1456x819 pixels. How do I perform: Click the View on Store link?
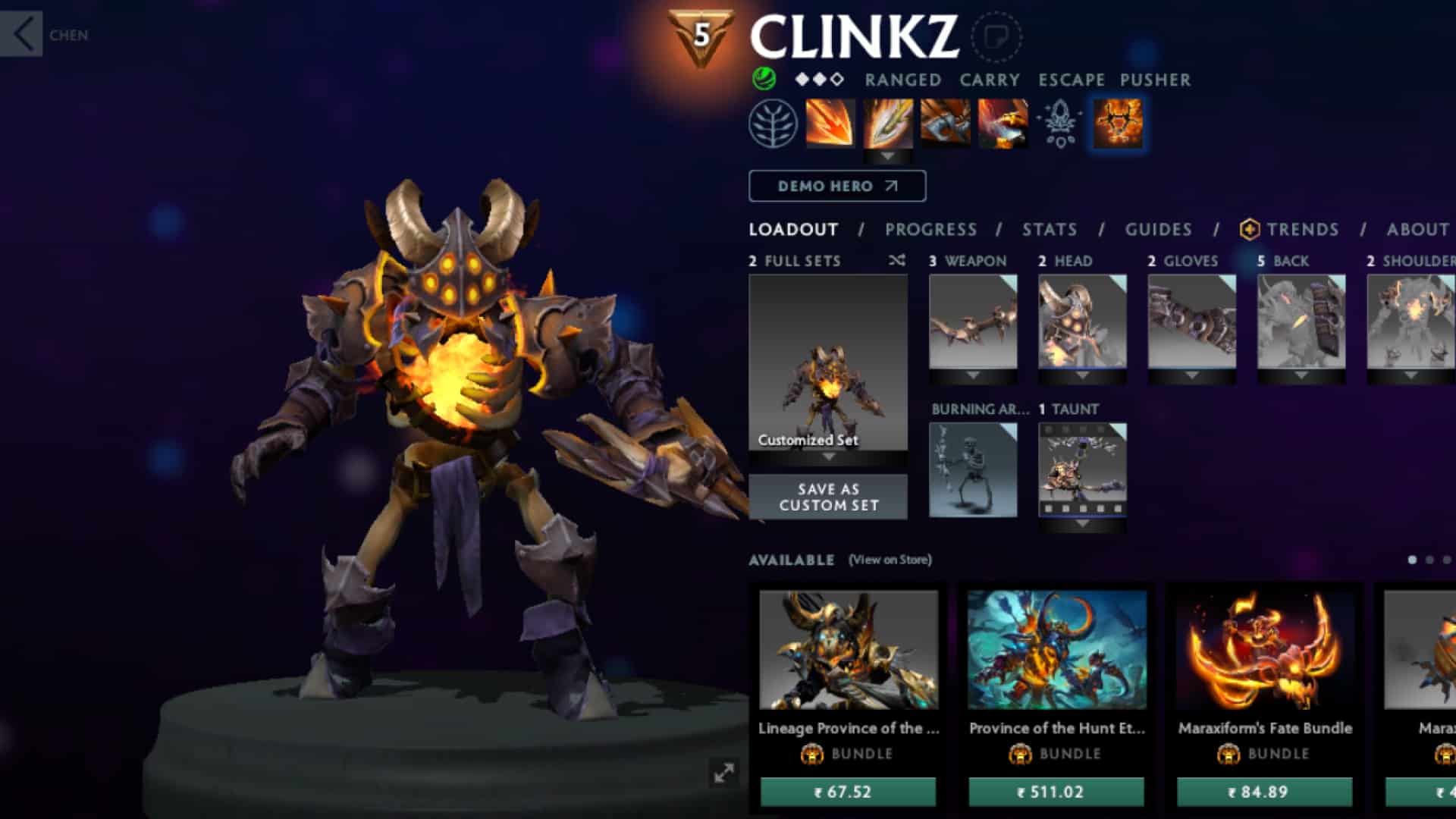[x=889, y=560]
